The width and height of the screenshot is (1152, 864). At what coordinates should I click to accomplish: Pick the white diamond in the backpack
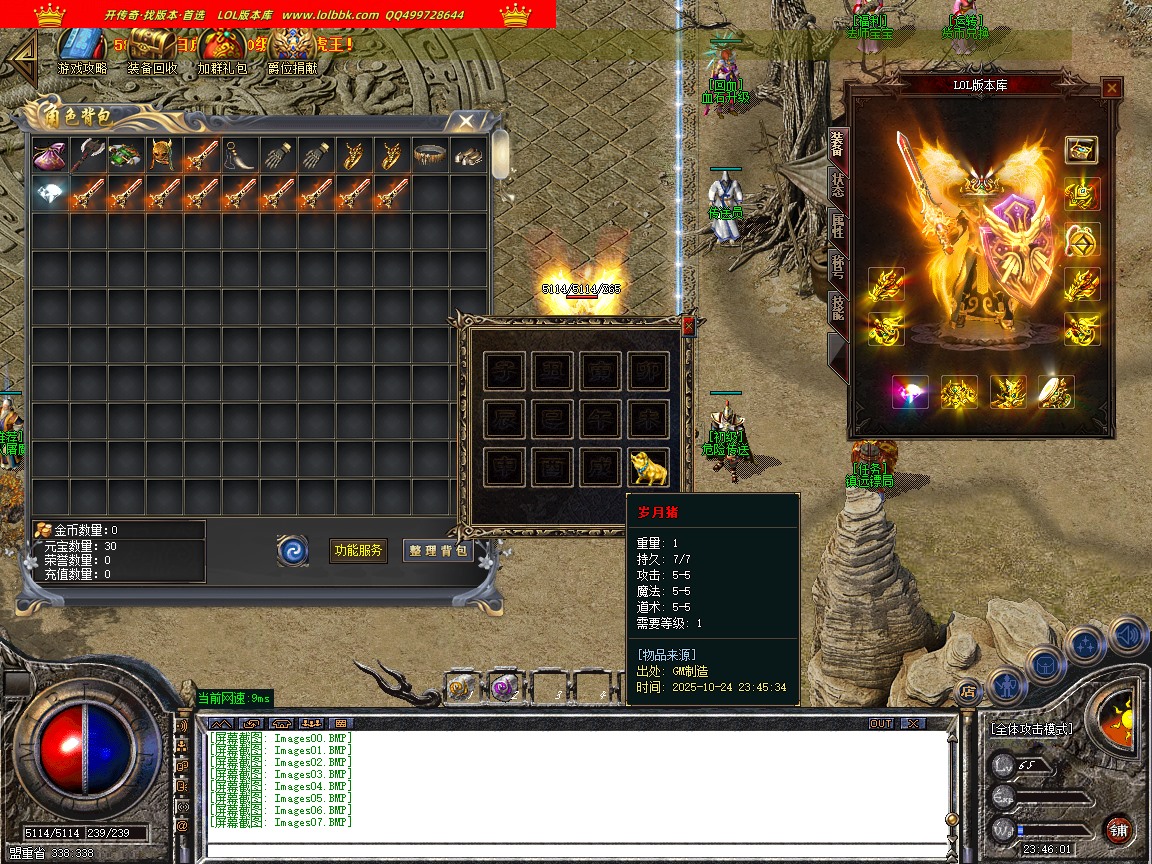49,194
